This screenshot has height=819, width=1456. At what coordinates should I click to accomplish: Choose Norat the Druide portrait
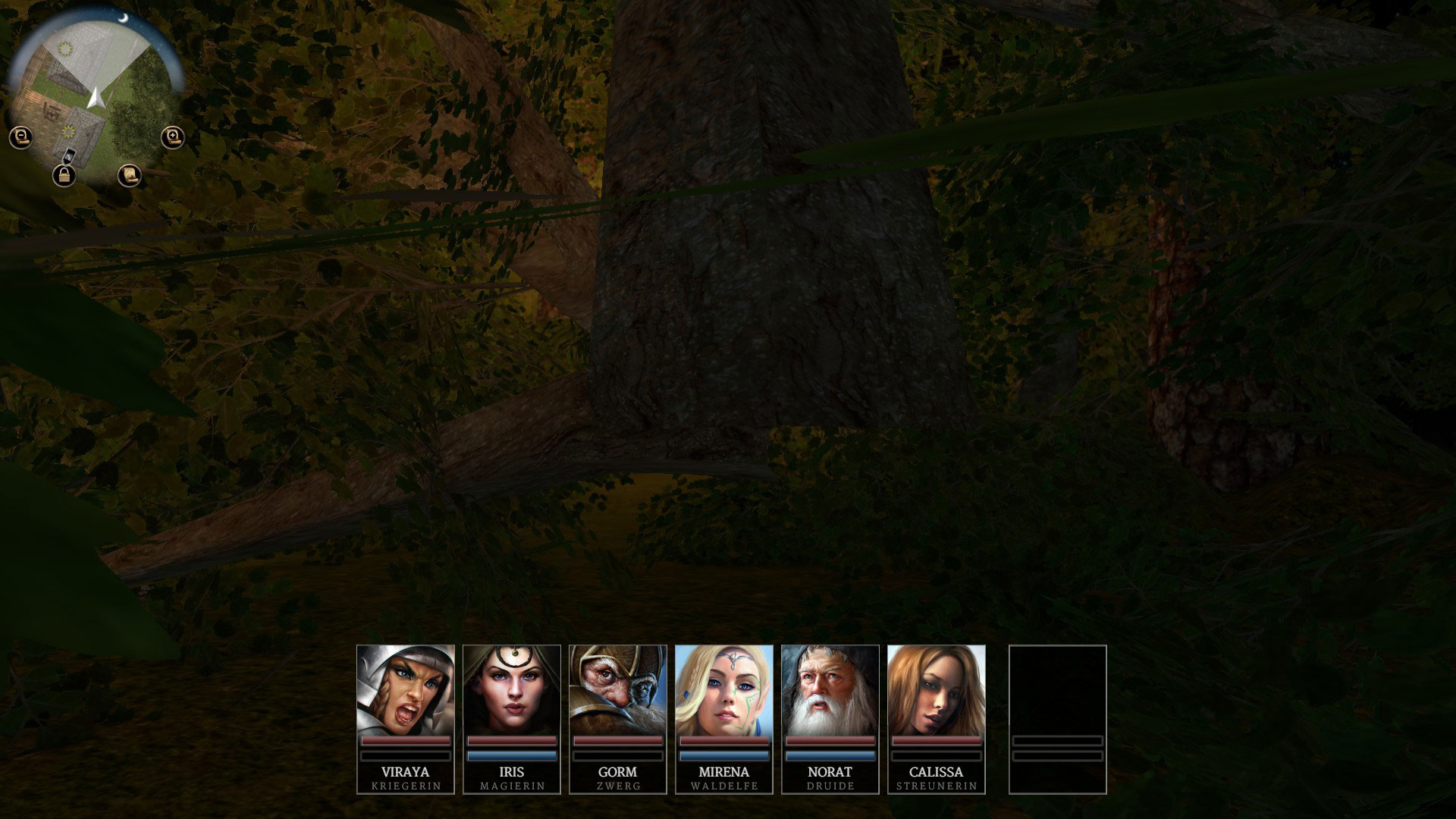coord(830,690)
